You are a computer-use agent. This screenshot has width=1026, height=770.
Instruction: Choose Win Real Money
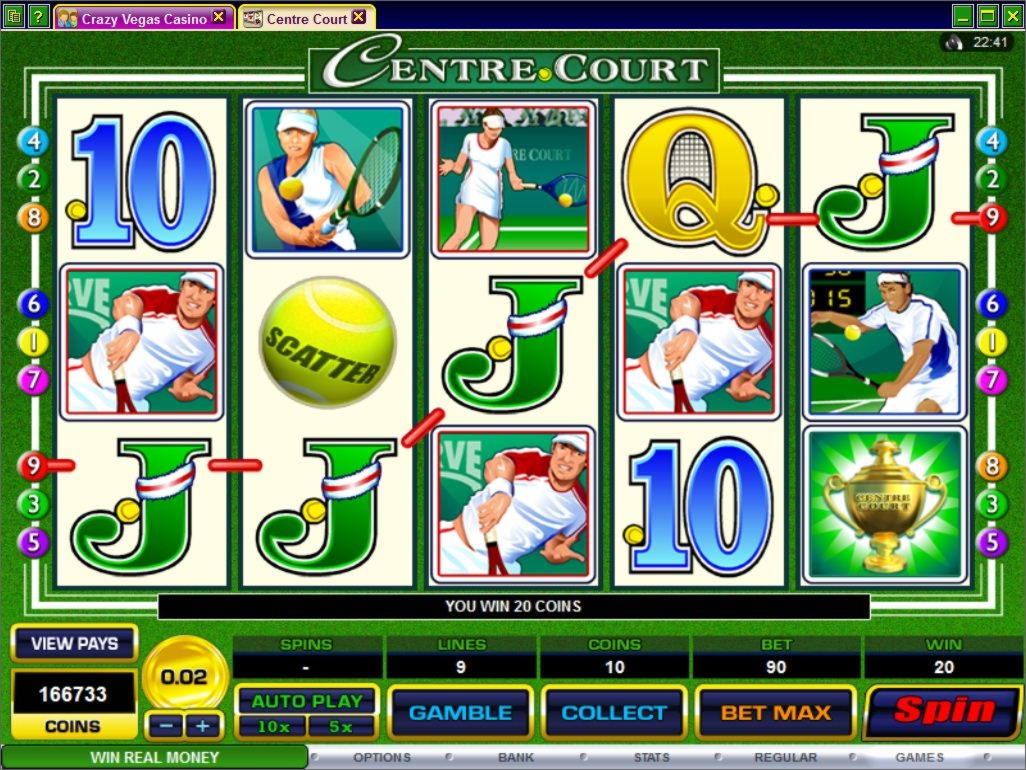pyautogui.click(x=154, y=758)
